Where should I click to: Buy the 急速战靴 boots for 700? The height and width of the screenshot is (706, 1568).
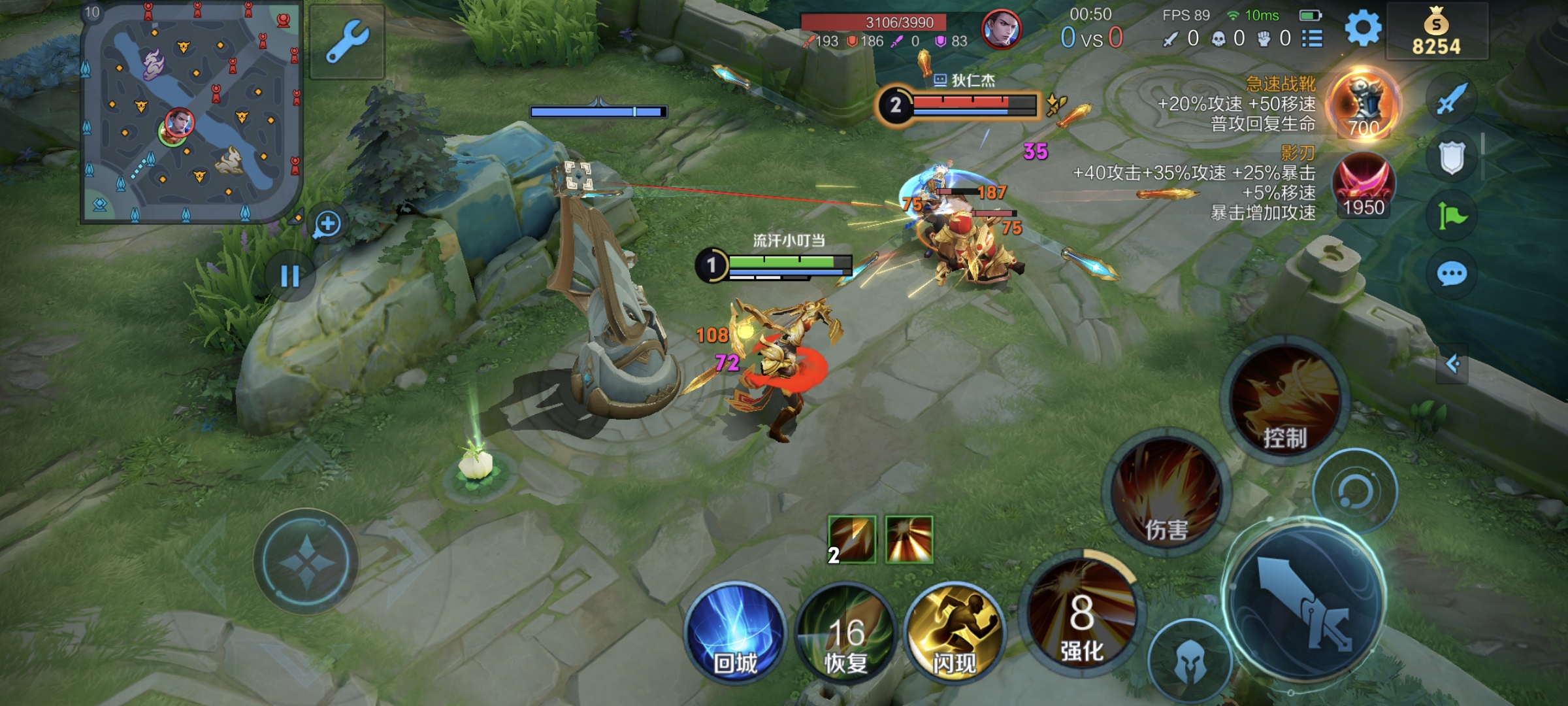tap(1364, 105)
